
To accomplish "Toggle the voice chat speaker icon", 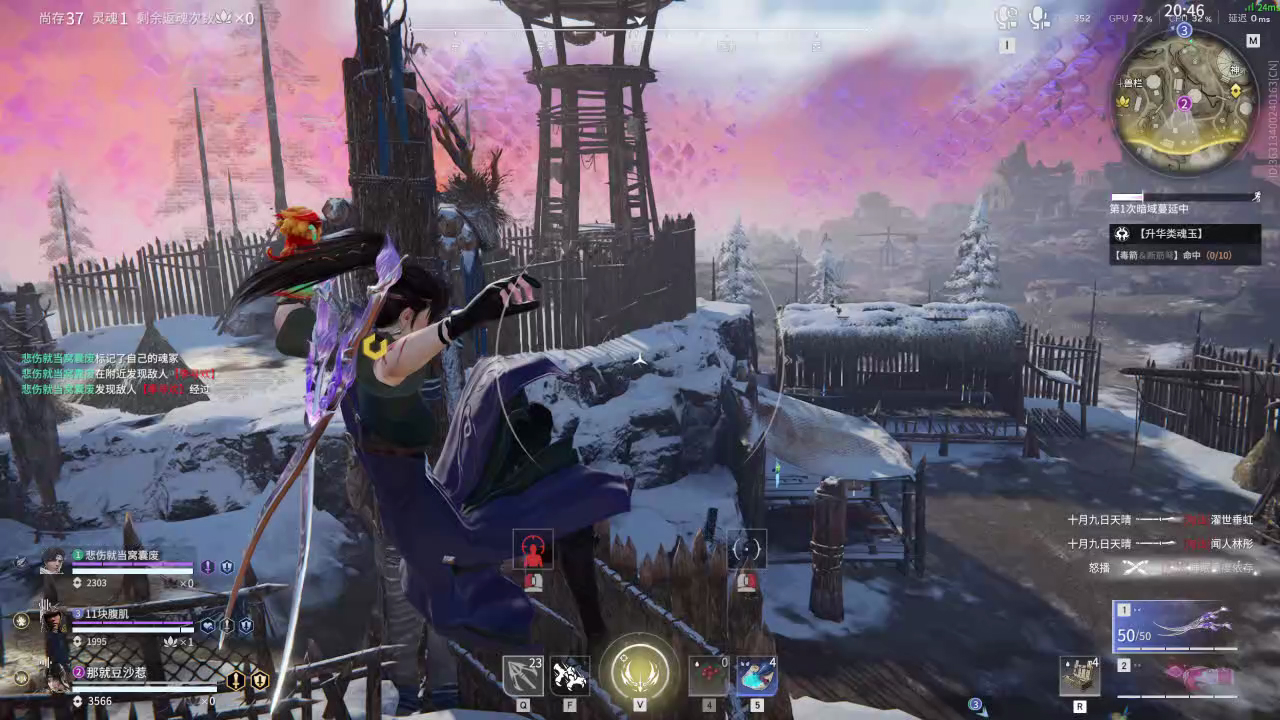I will pos(1006,17).
